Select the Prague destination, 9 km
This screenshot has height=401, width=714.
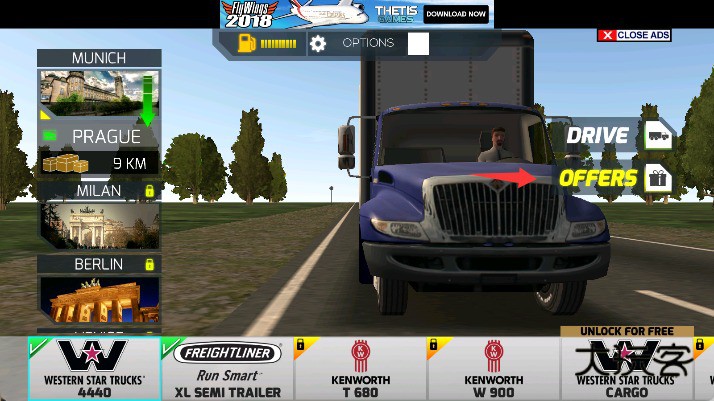(x=99, y=135)
